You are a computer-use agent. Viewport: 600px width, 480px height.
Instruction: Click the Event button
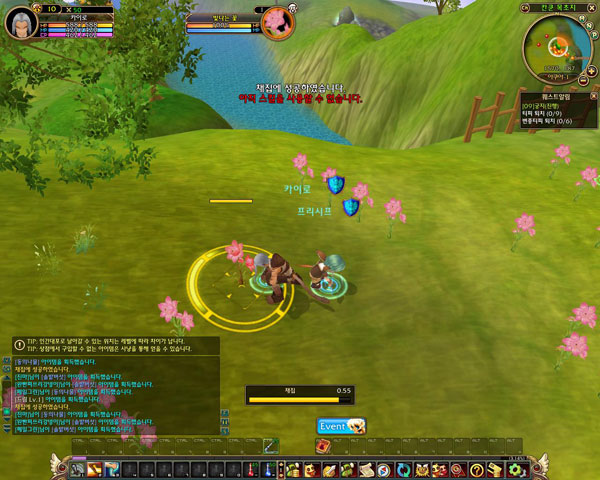(x=341, y=426)
